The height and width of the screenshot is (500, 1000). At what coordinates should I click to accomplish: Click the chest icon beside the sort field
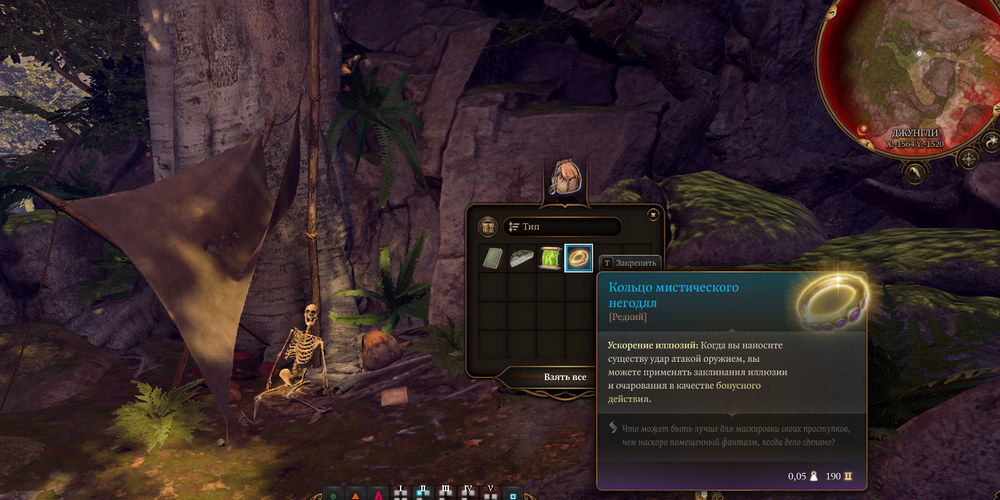(488, 227)
